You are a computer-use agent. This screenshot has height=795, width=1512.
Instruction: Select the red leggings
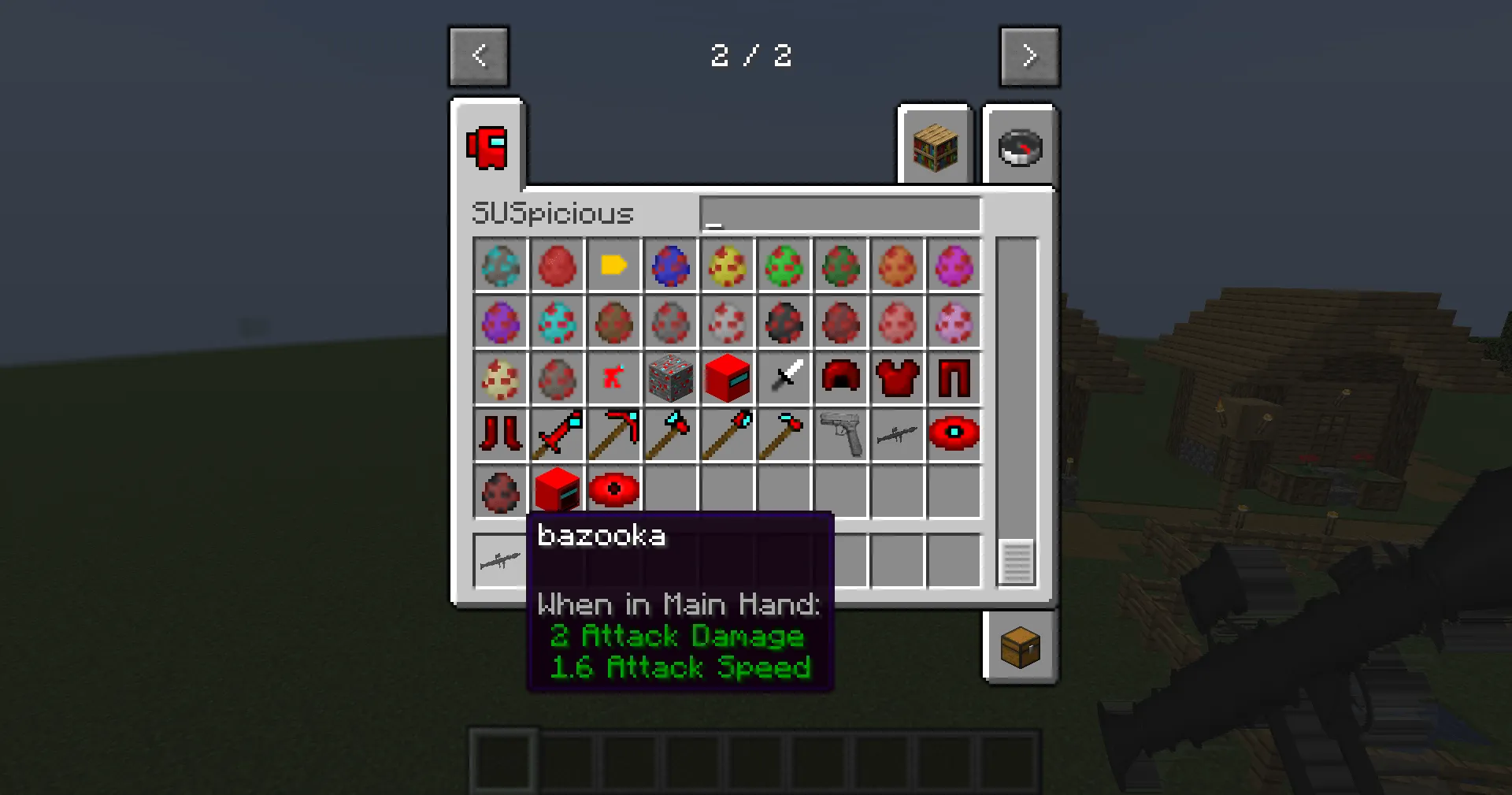954,378
